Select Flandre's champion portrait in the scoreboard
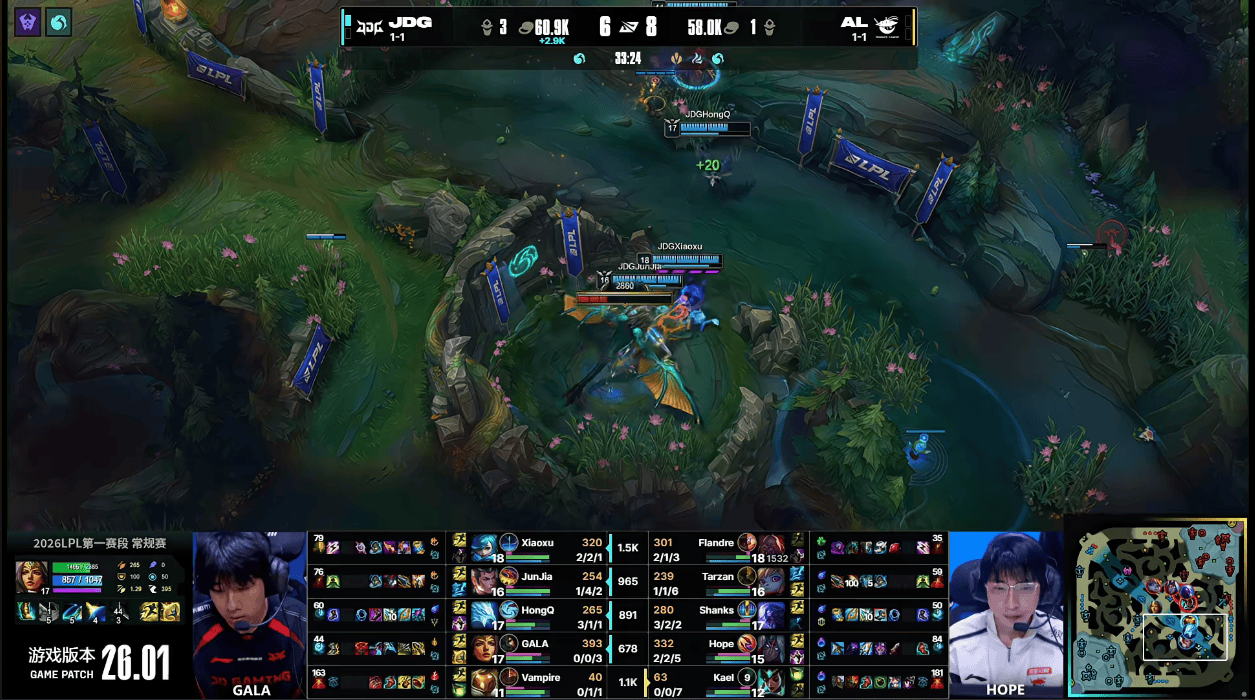 [x=771, y=549]
